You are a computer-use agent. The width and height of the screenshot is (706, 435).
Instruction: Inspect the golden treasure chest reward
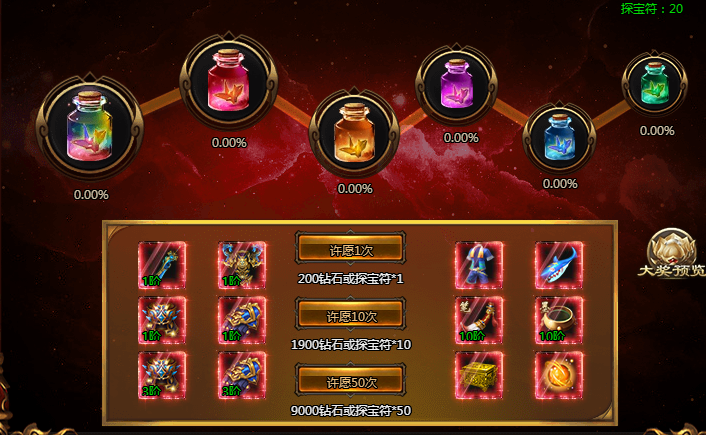pyautogui.click(x=479, y=375)
